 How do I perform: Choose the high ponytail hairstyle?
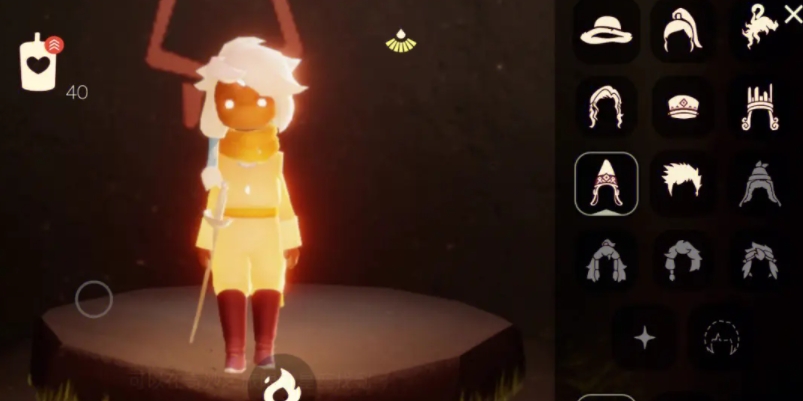[x=682, y=30]
